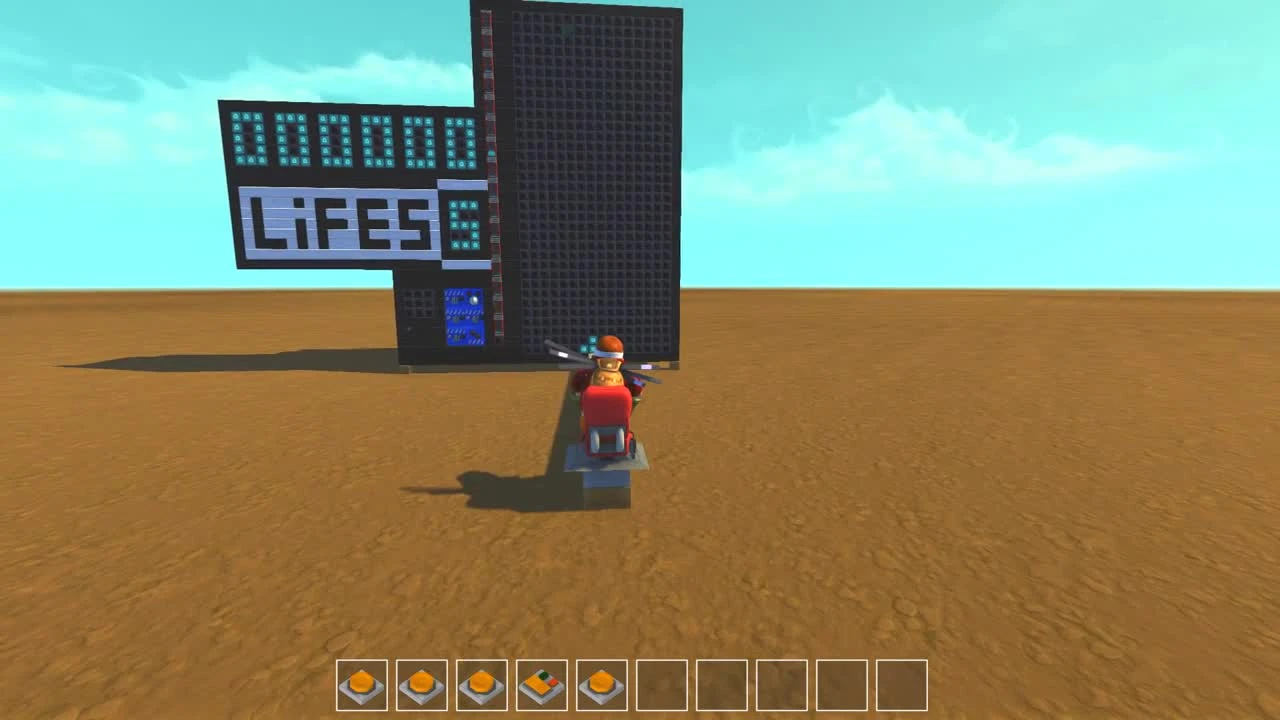Click the sixth empty hotbar slot

click(661, 687)
